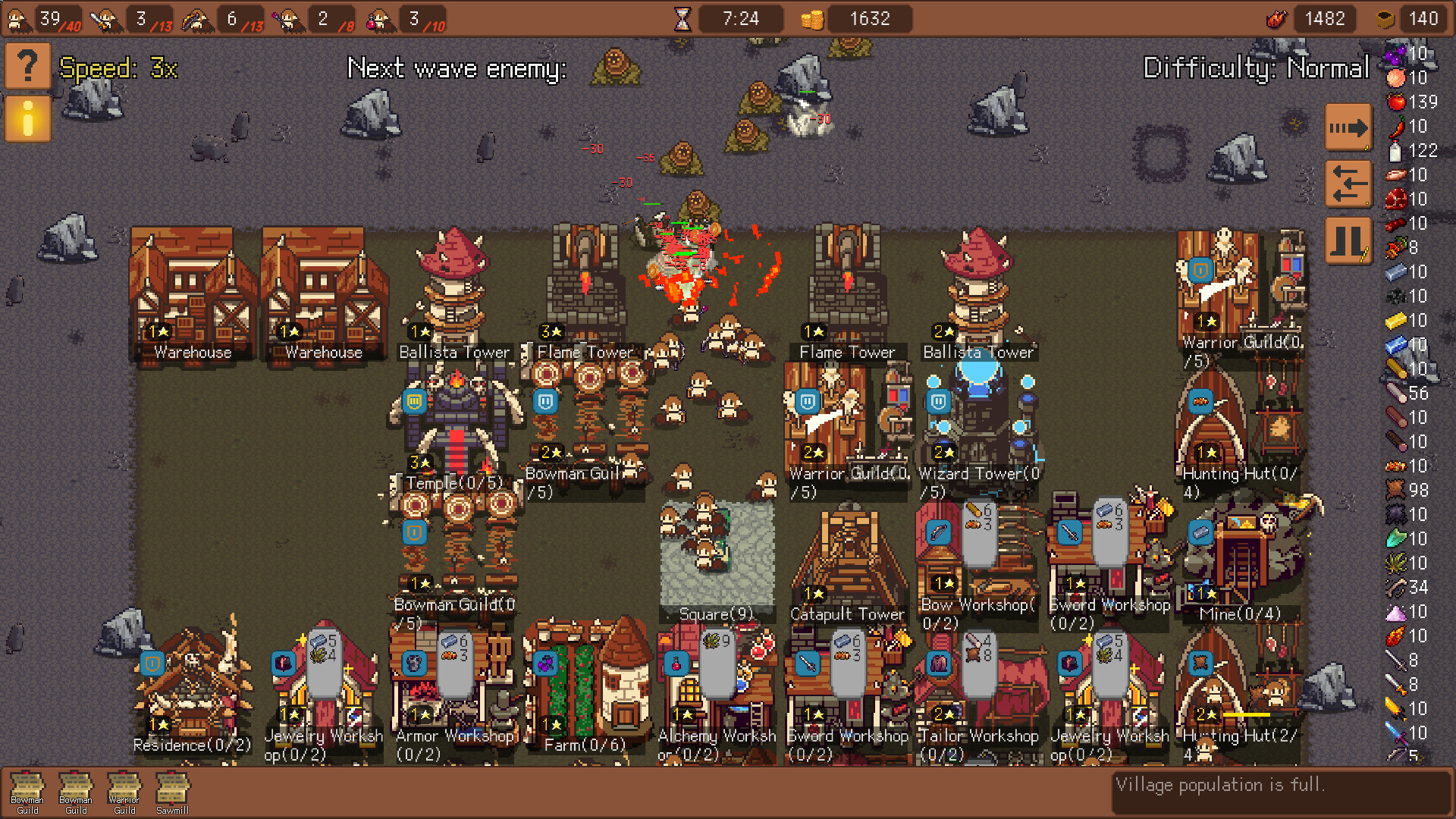The image size is (1456, 819).
Task: Click the fast-forward speed arrows button
Action: click(x=1348, y=129)
